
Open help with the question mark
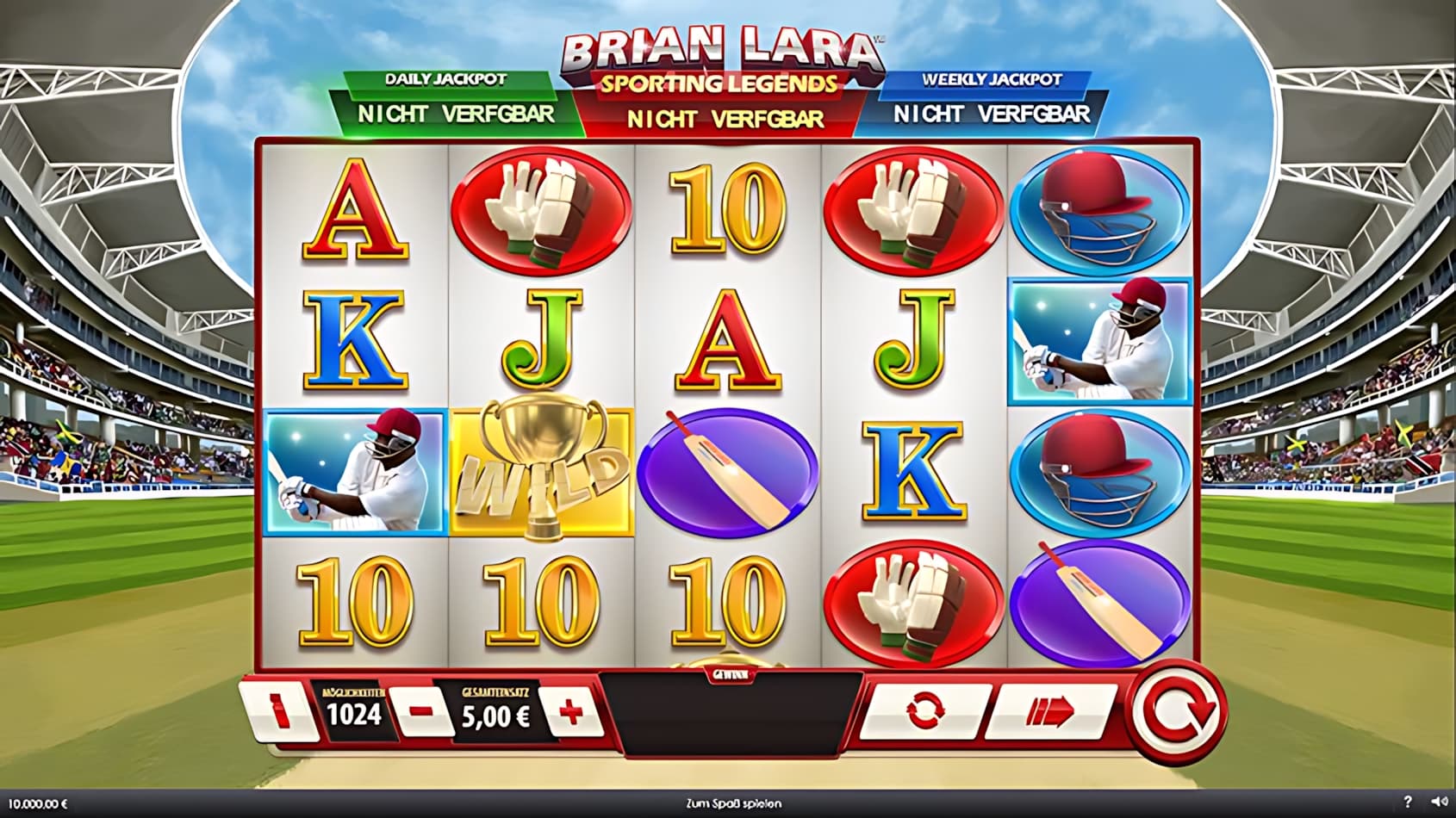[1408, 803]
